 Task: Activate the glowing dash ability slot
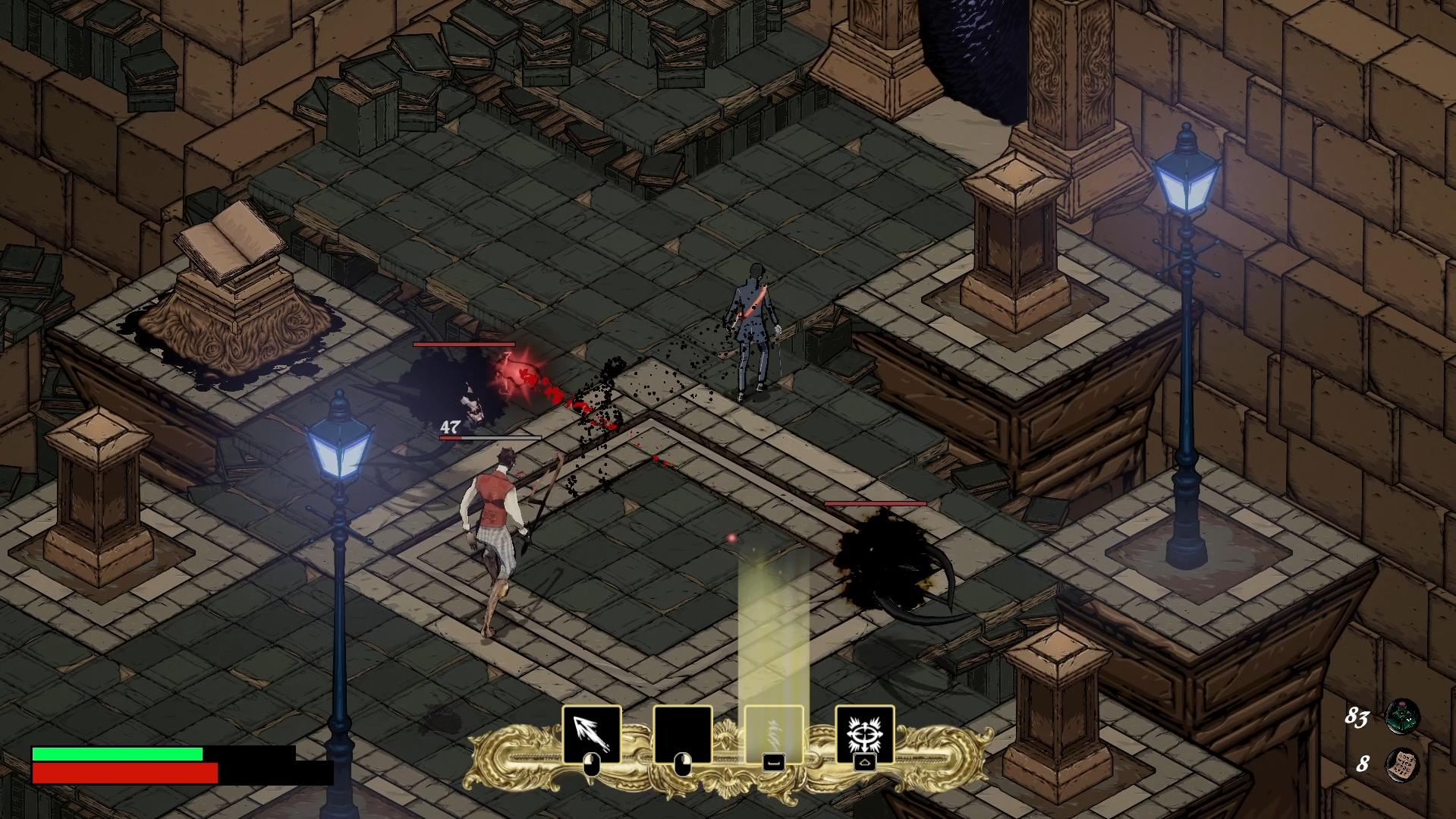772,732
